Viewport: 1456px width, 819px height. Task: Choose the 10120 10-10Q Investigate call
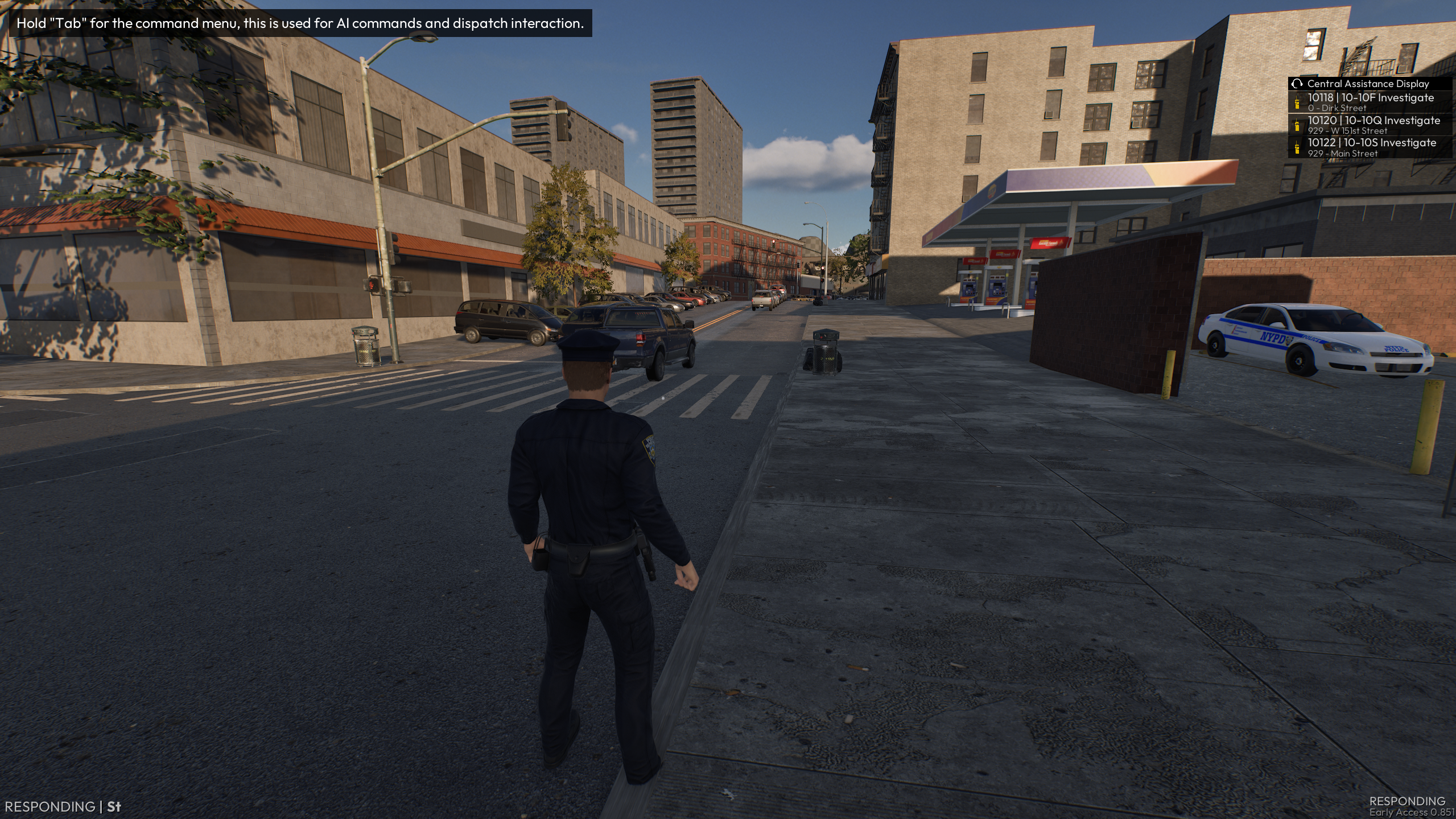click(1373, 125)
